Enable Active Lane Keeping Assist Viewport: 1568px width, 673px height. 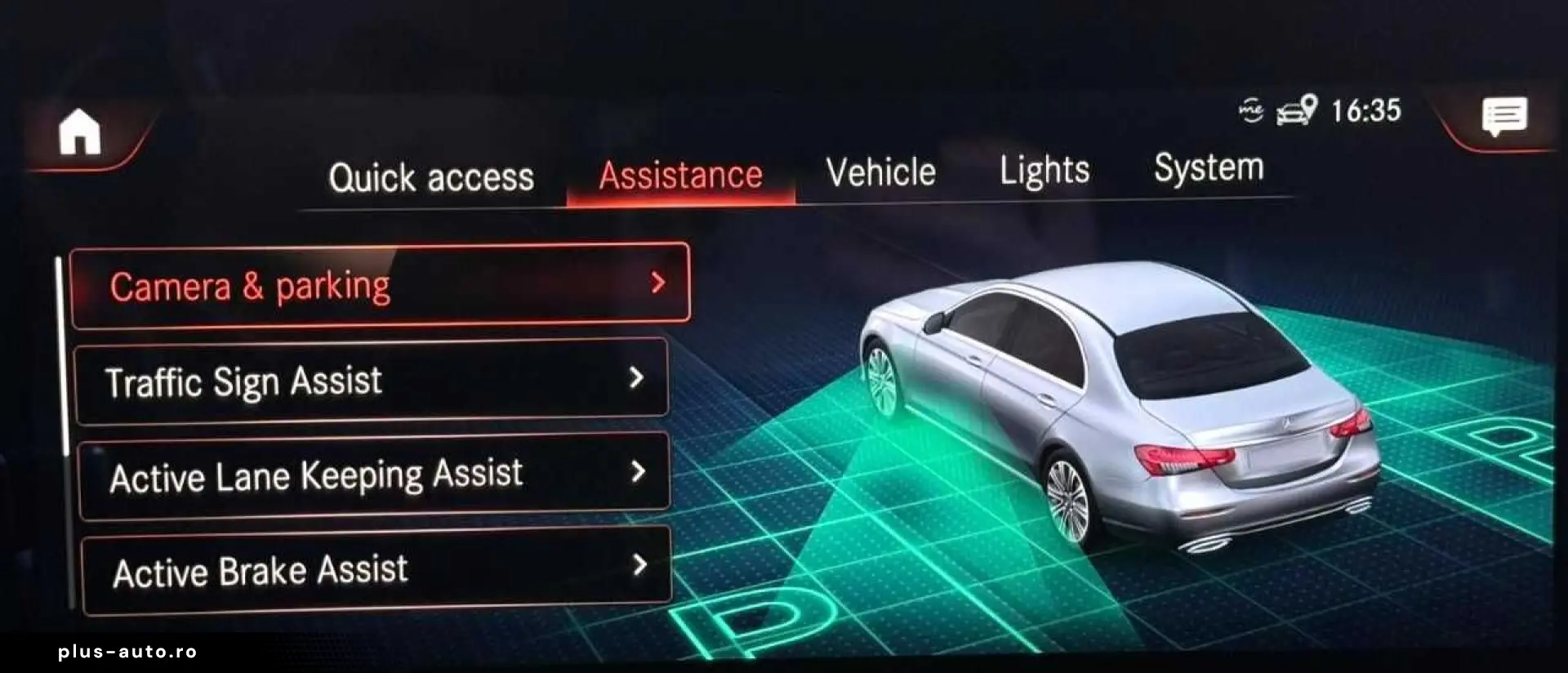coord(327,475)
